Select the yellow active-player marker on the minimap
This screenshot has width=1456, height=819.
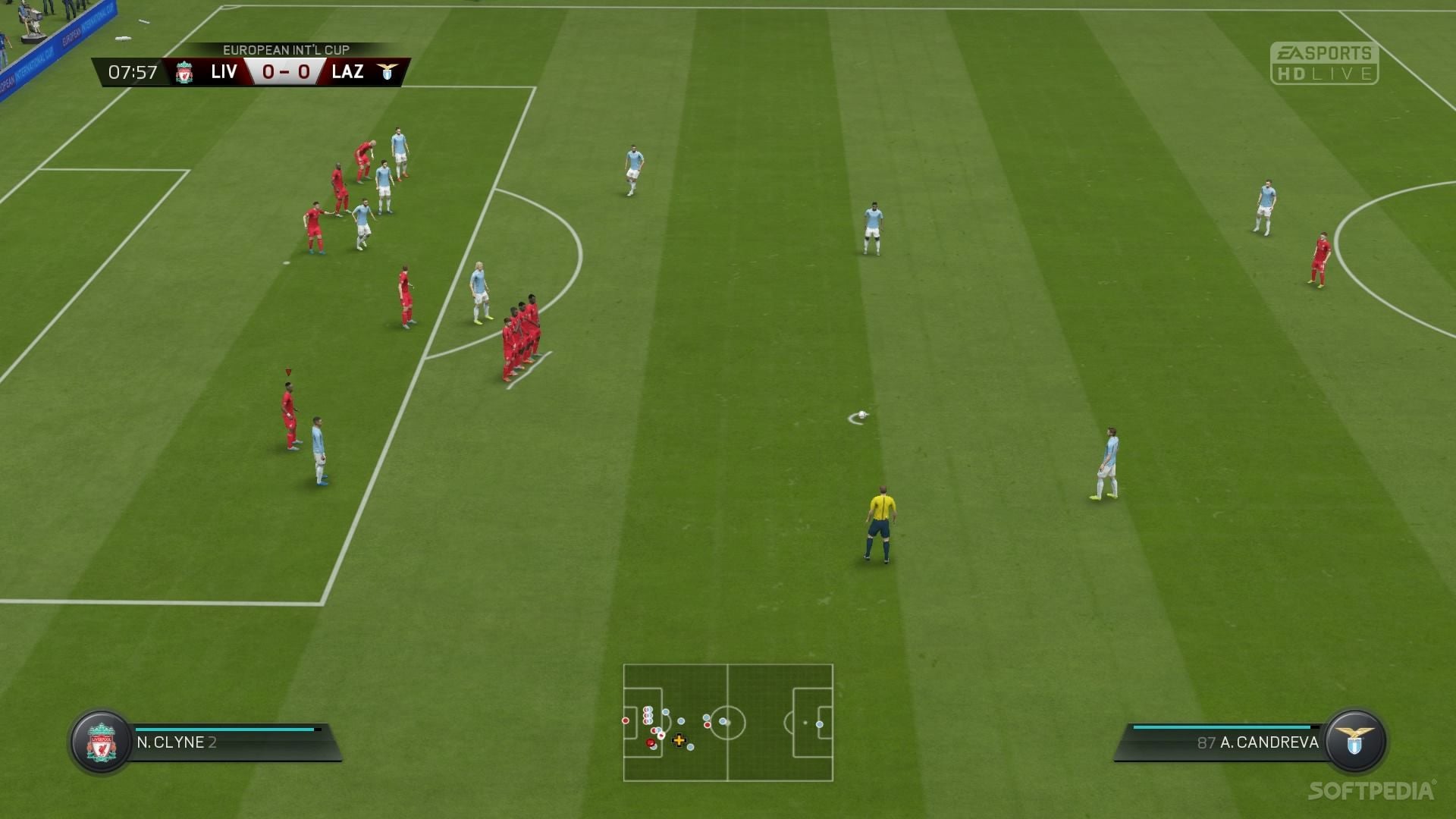[x=680, y=739]
